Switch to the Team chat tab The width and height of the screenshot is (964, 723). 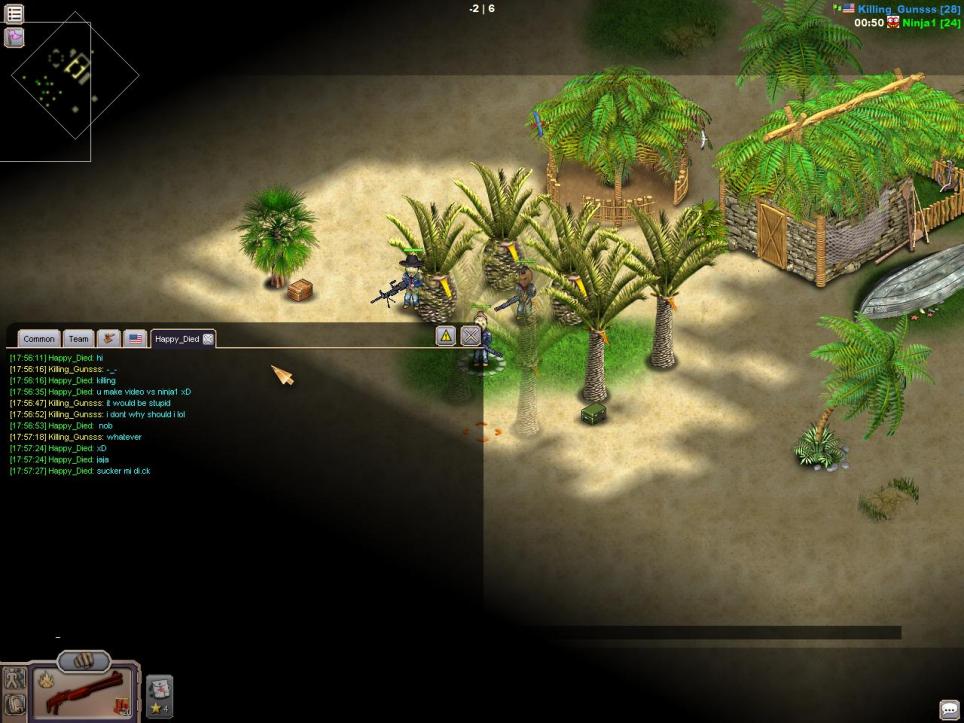[78, 339]
